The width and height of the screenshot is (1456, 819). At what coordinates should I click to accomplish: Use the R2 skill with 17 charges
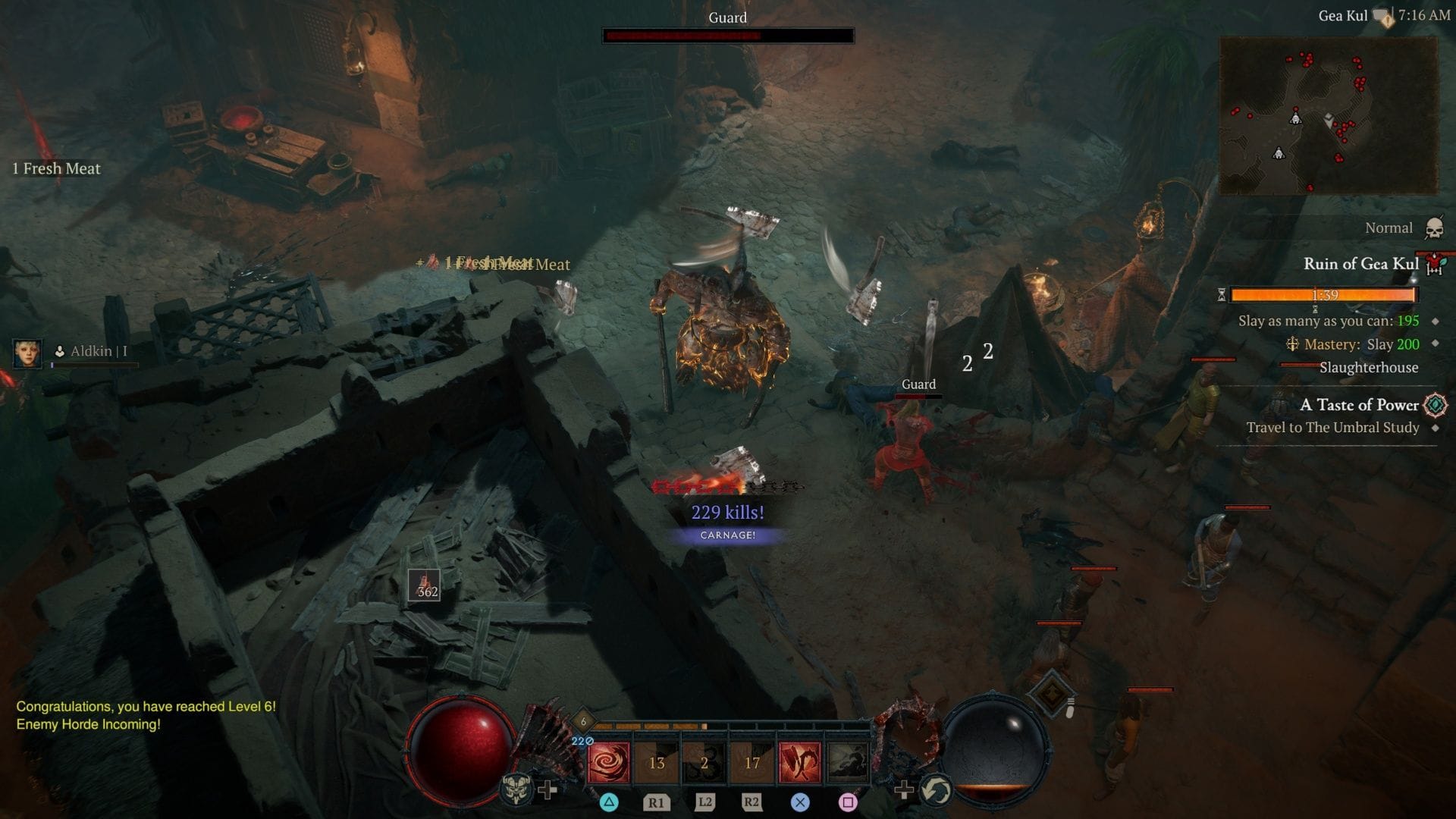pyautogui.click(x=752, y=761)
